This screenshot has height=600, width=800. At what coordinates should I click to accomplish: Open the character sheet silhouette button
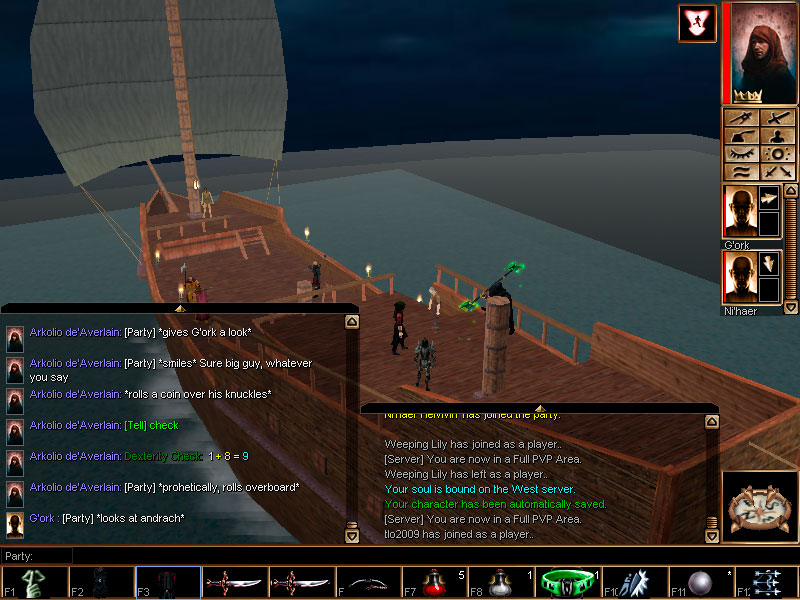tap(778, 136)
